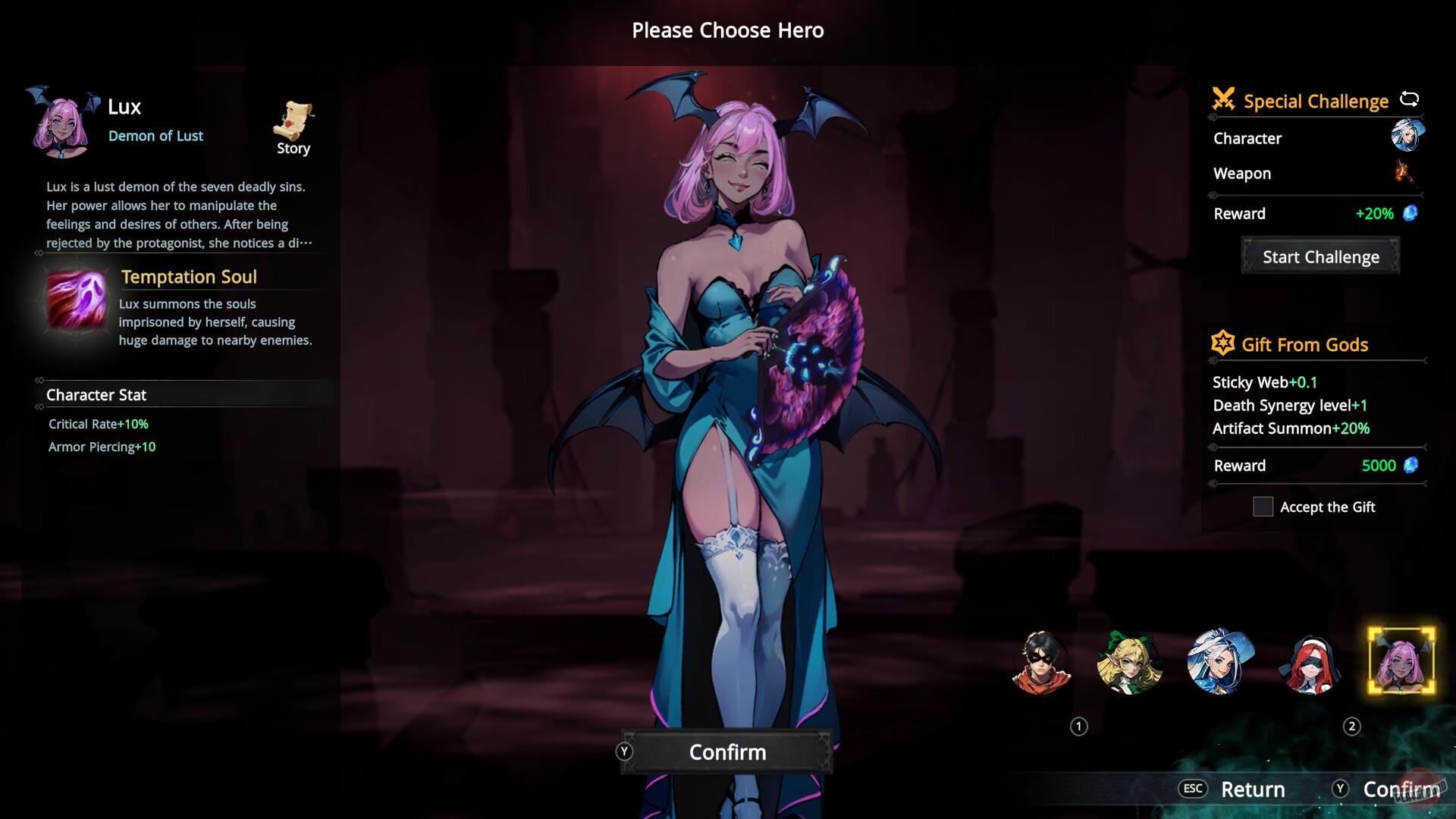
Task: Refresh the Special Challenge with the loop icon
Action: [x=1410, y=98]
